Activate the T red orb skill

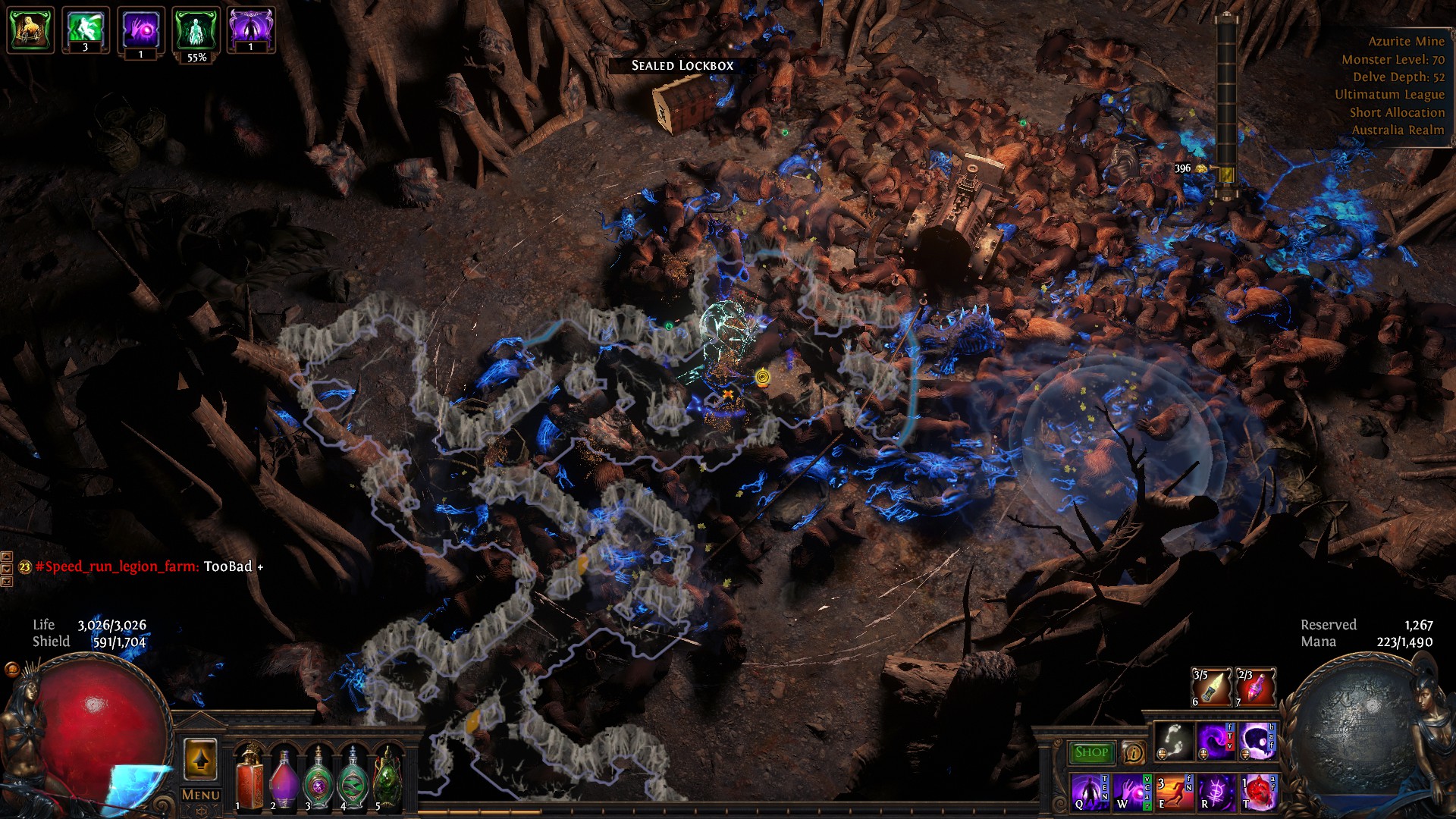point(1257,791)
